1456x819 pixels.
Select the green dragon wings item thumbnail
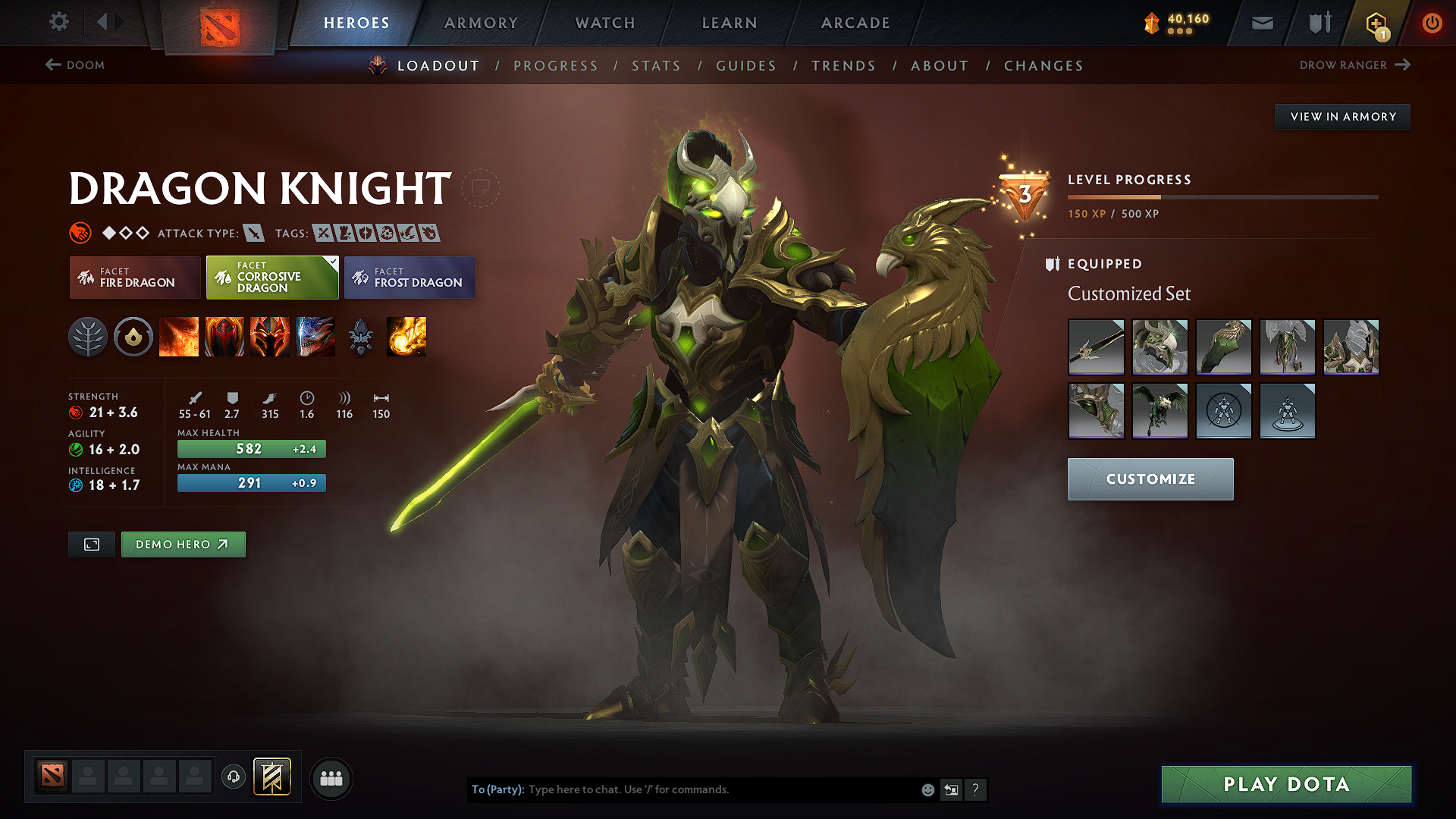(1160, 411)
